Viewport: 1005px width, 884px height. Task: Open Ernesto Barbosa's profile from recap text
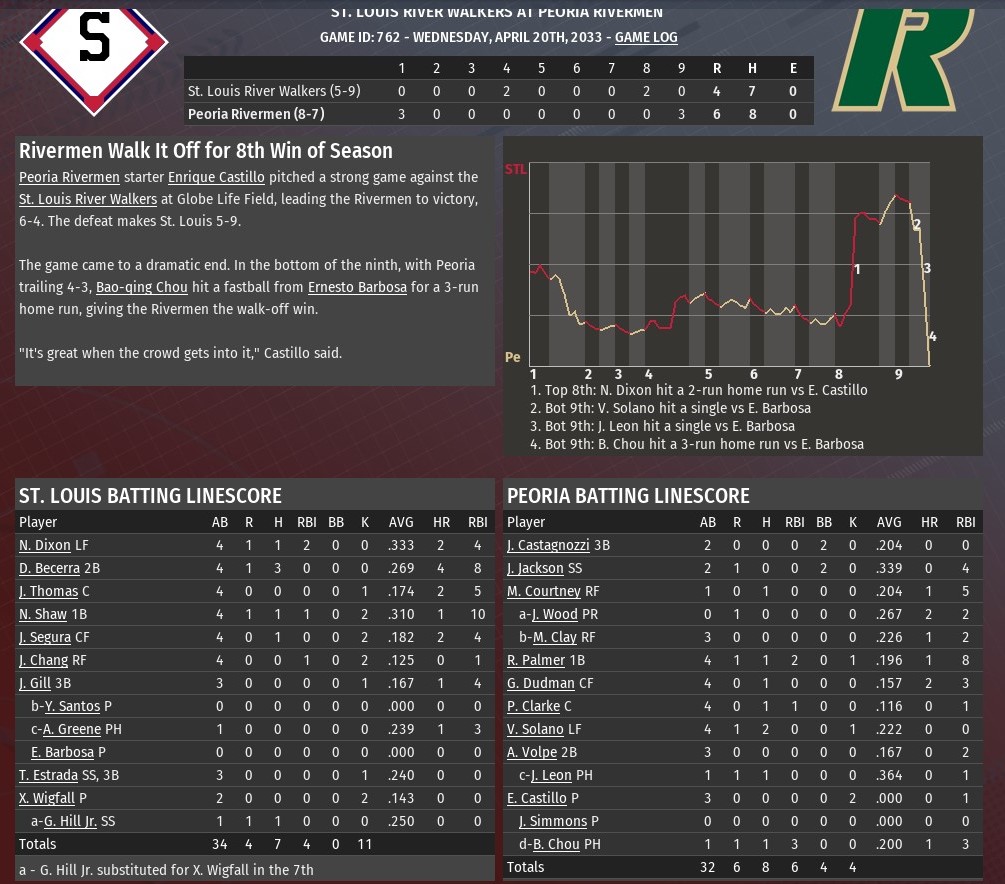click(x=357, y=287)
